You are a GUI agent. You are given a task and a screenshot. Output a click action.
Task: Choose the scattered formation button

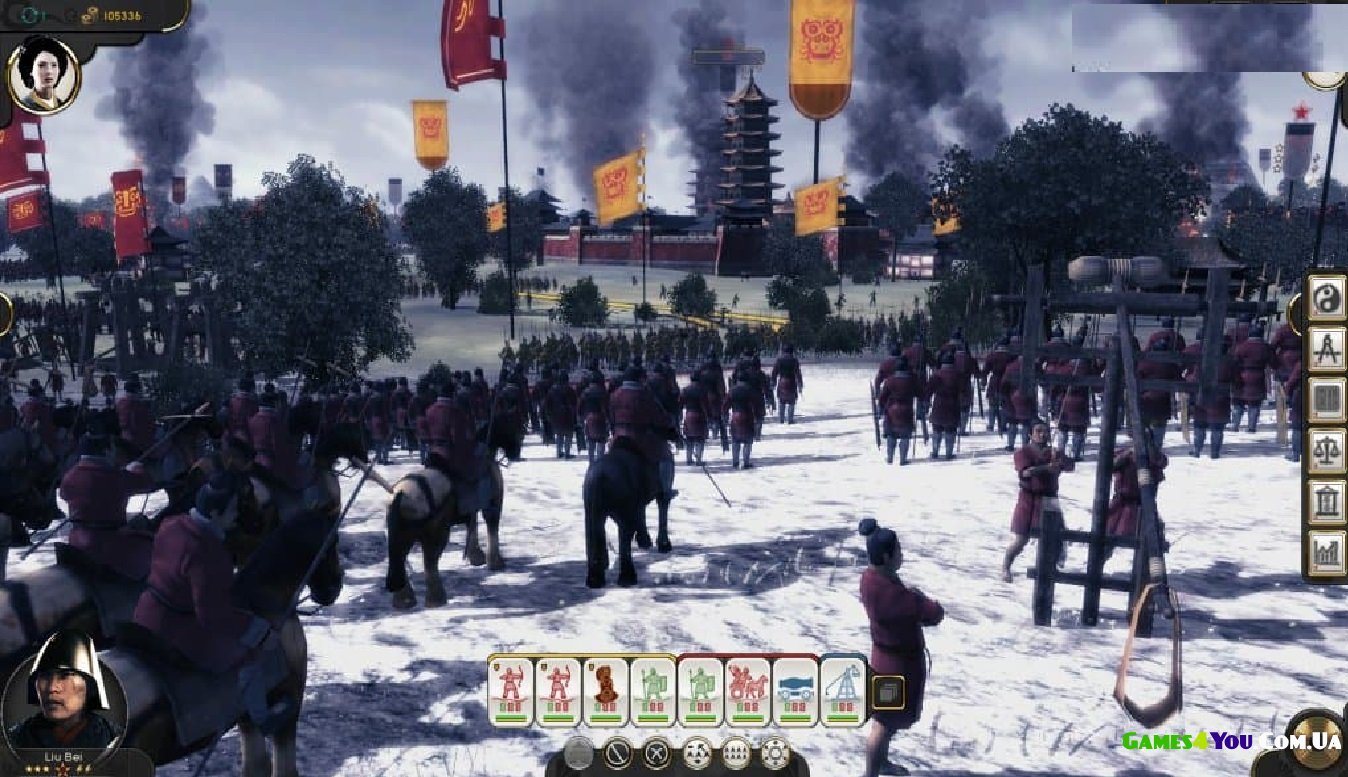[x=697, y=752]
